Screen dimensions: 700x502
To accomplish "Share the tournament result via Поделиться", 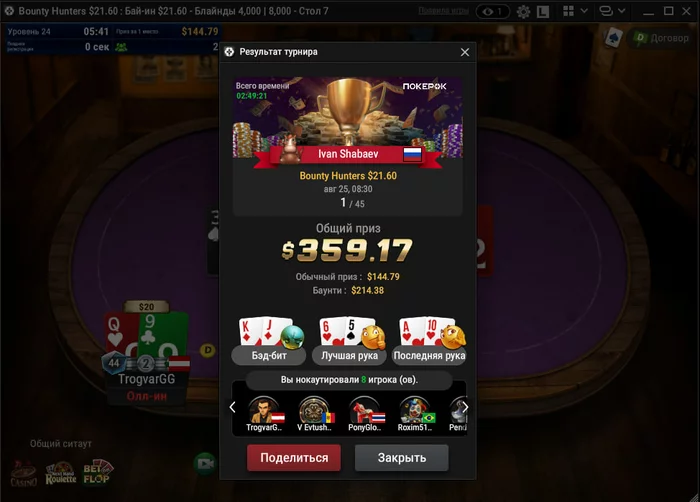I will (294, 458).
